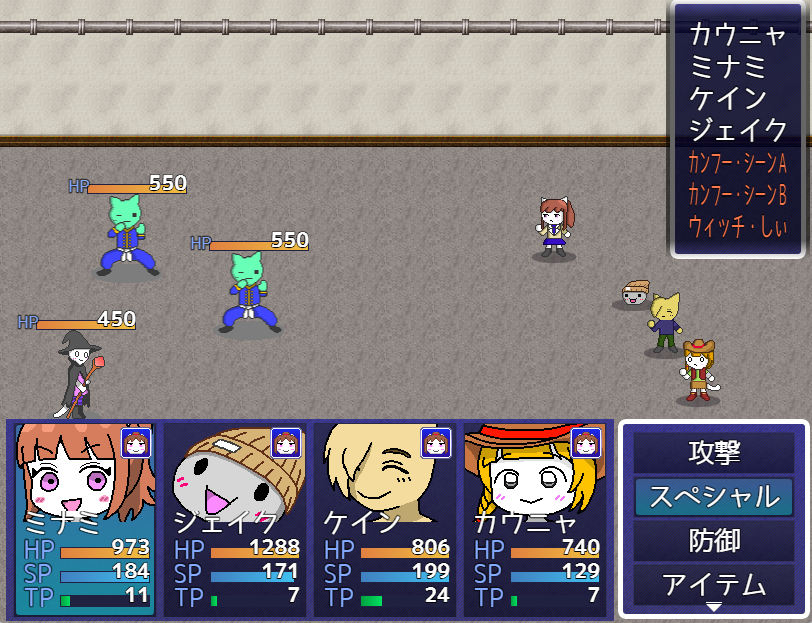Pick the 防御 guard command
The width and height of the screenshot is (812, 623).
point(713,541)
